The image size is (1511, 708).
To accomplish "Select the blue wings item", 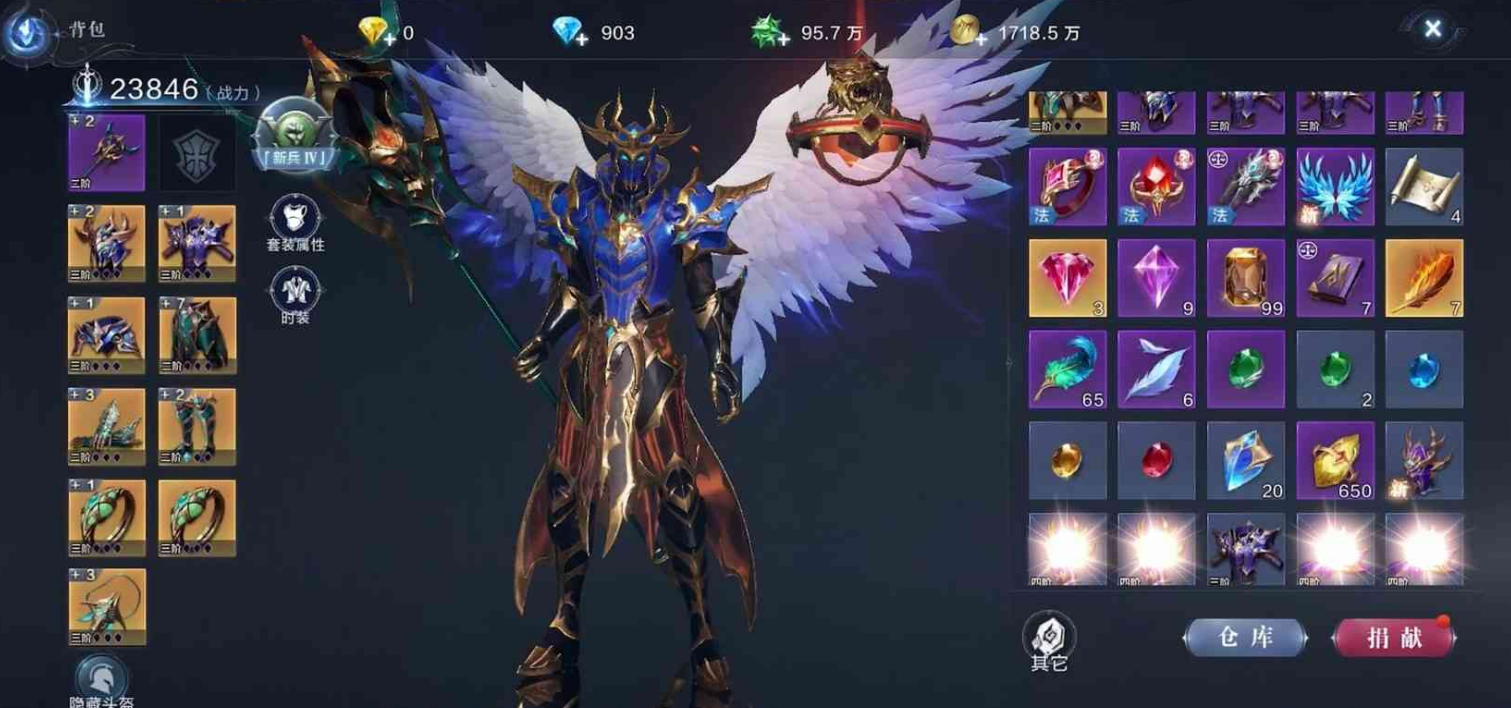I will point(1335,186).
